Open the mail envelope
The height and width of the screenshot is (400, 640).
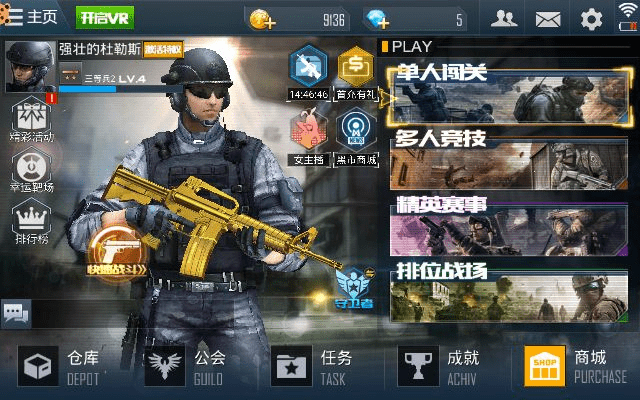(x=548, y=19)
